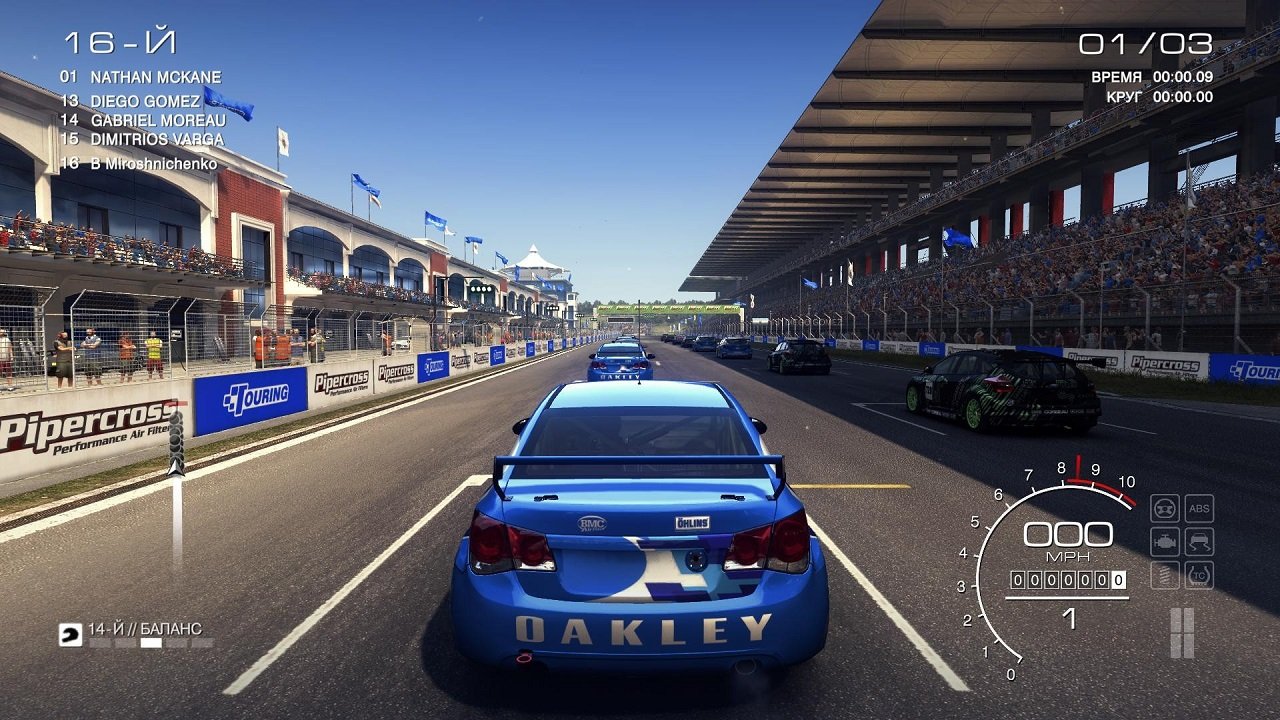Toggle the stability control car icon
Image resolution: width=1280 pixels, height=720 pixels.
pos(1199,540)
